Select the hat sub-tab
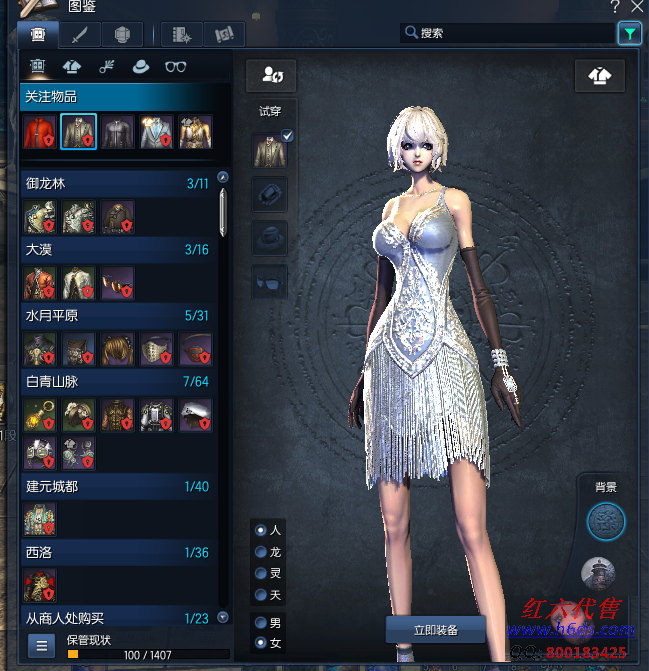Image resolution: width=649 pixels, height=671 pixels. (140, 67)
